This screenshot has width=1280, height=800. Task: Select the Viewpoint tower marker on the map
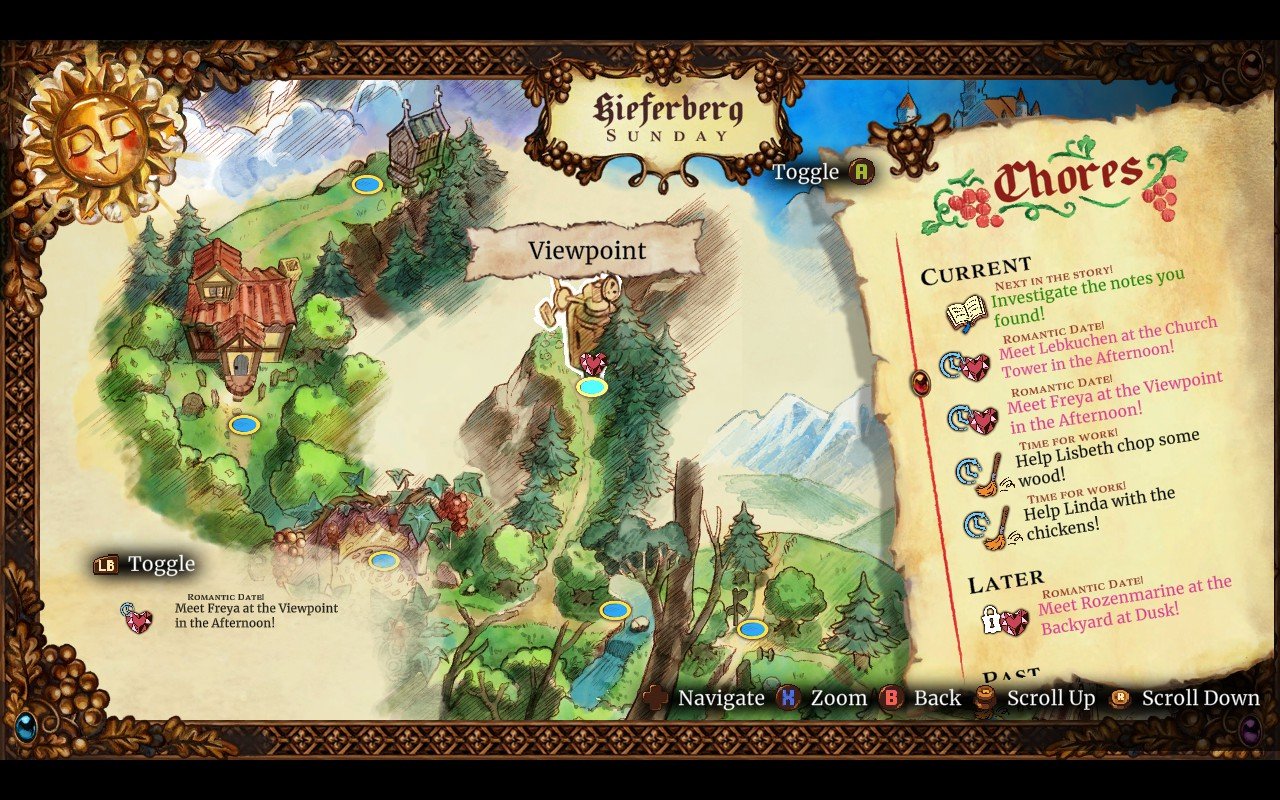pyautogui.click(x=592, y=310)
